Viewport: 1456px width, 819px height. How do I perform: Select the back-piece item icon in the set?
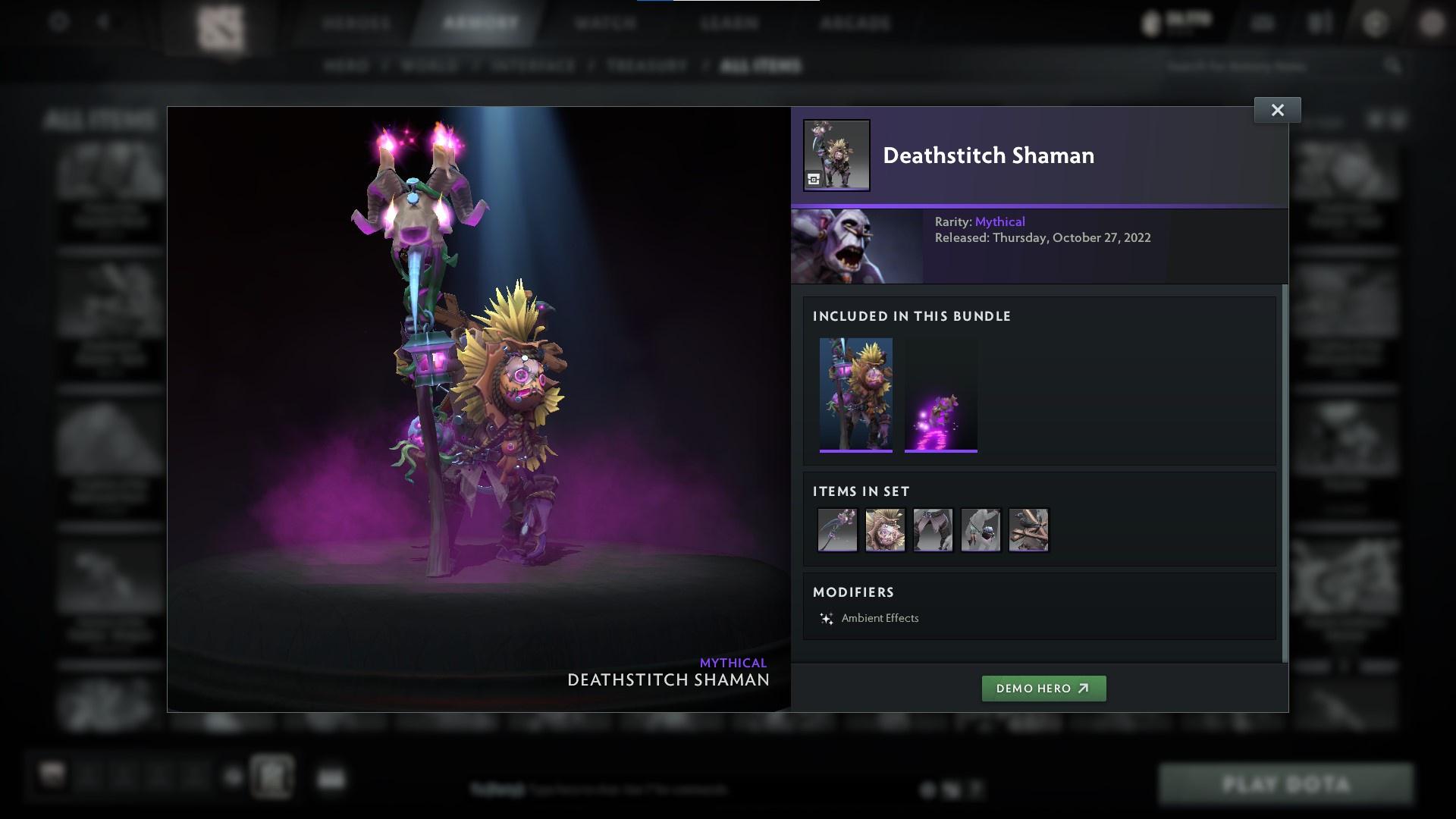1028,530
